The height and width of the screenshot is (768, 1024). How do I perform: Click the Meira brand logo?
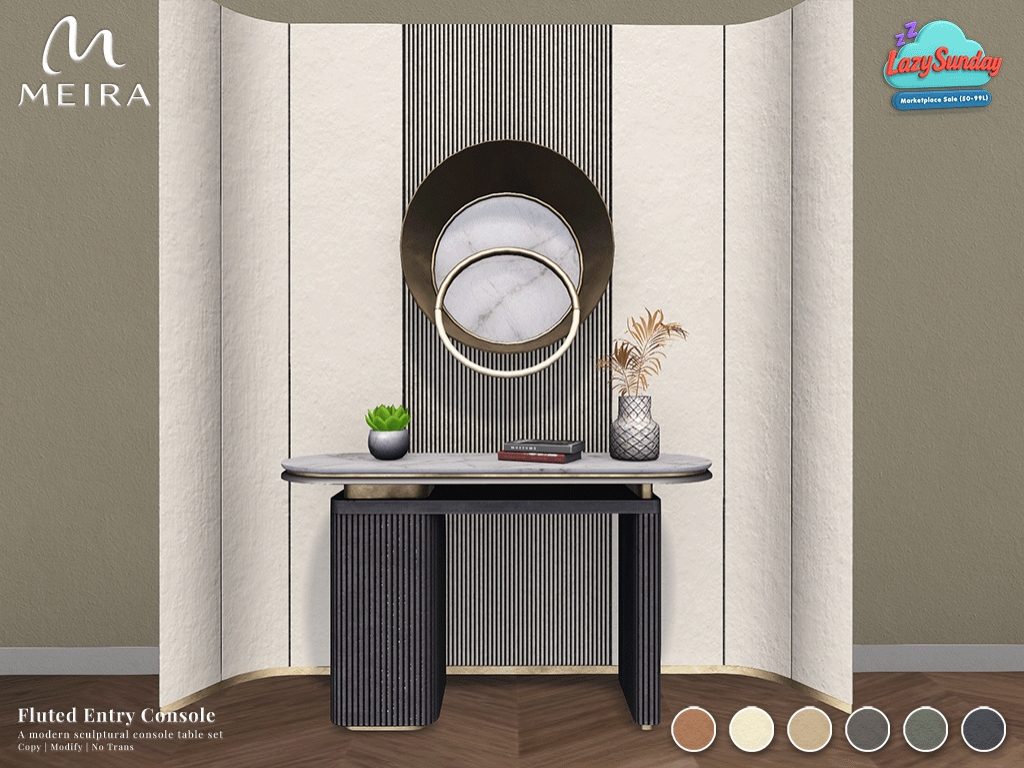point(85,65)
